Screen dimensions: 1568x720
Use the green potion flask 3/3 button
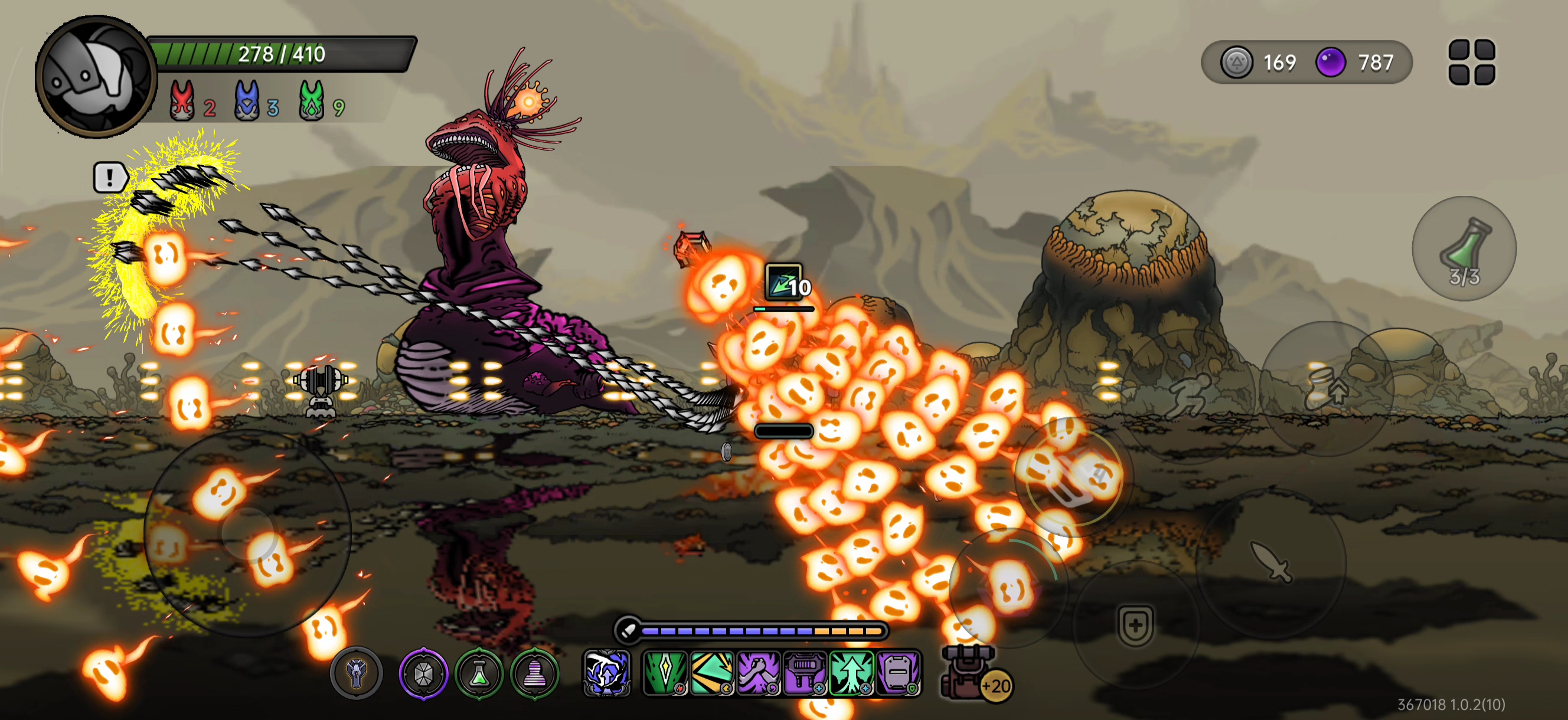[1464, 248]
